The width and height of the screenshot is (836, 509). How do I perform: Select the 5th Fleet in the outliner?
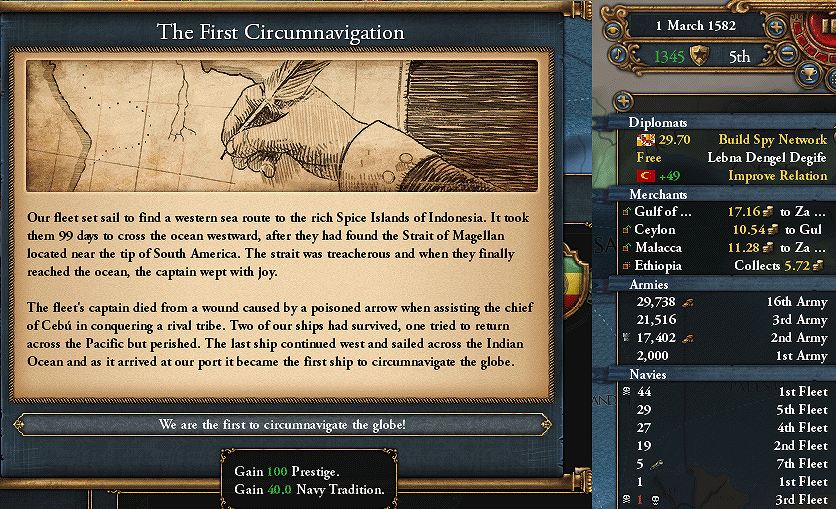point(728,410)
